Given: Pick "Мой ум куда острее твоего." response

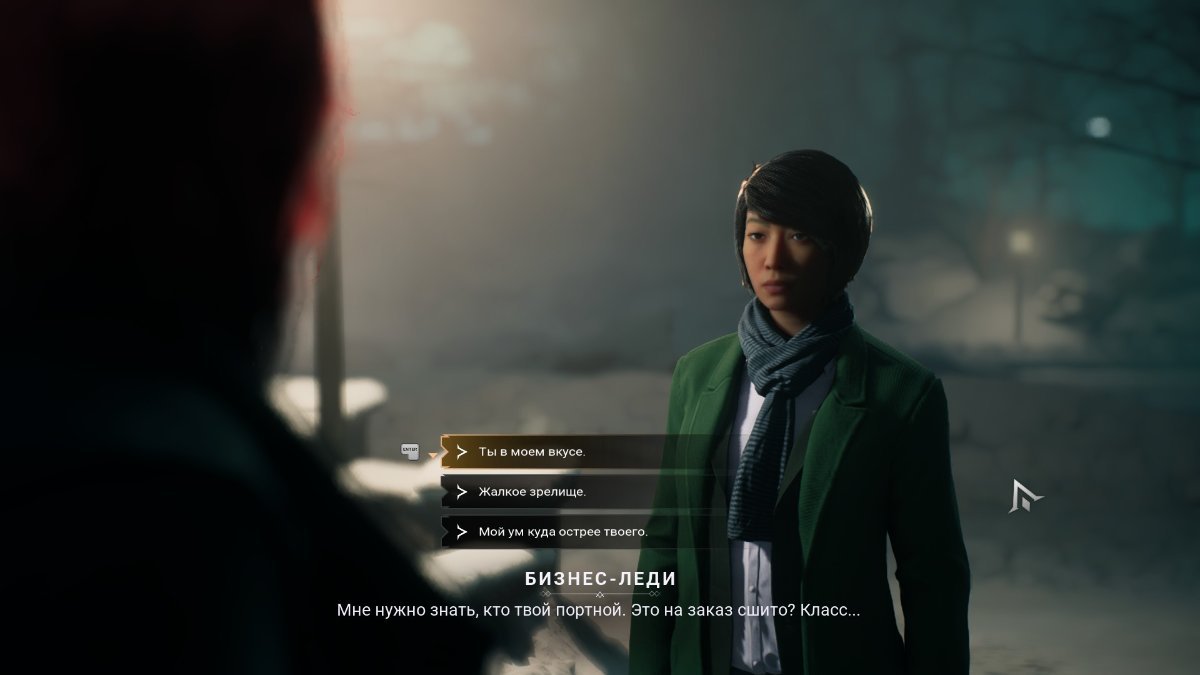Looking at the screenshot, I should click(563, 532).
